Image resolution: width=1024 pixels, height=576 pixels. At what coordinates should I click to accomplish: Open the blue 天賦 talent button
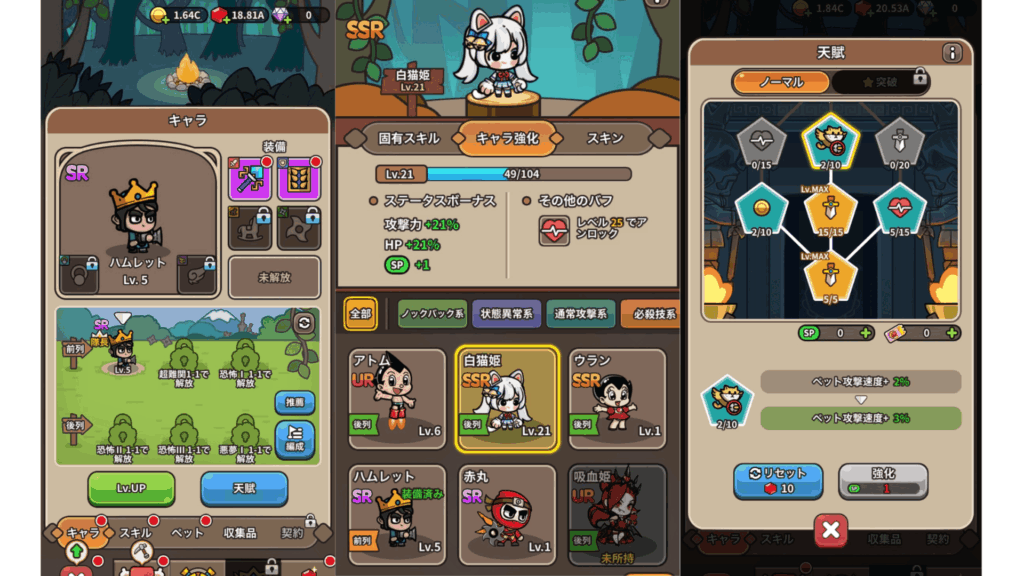244,487
